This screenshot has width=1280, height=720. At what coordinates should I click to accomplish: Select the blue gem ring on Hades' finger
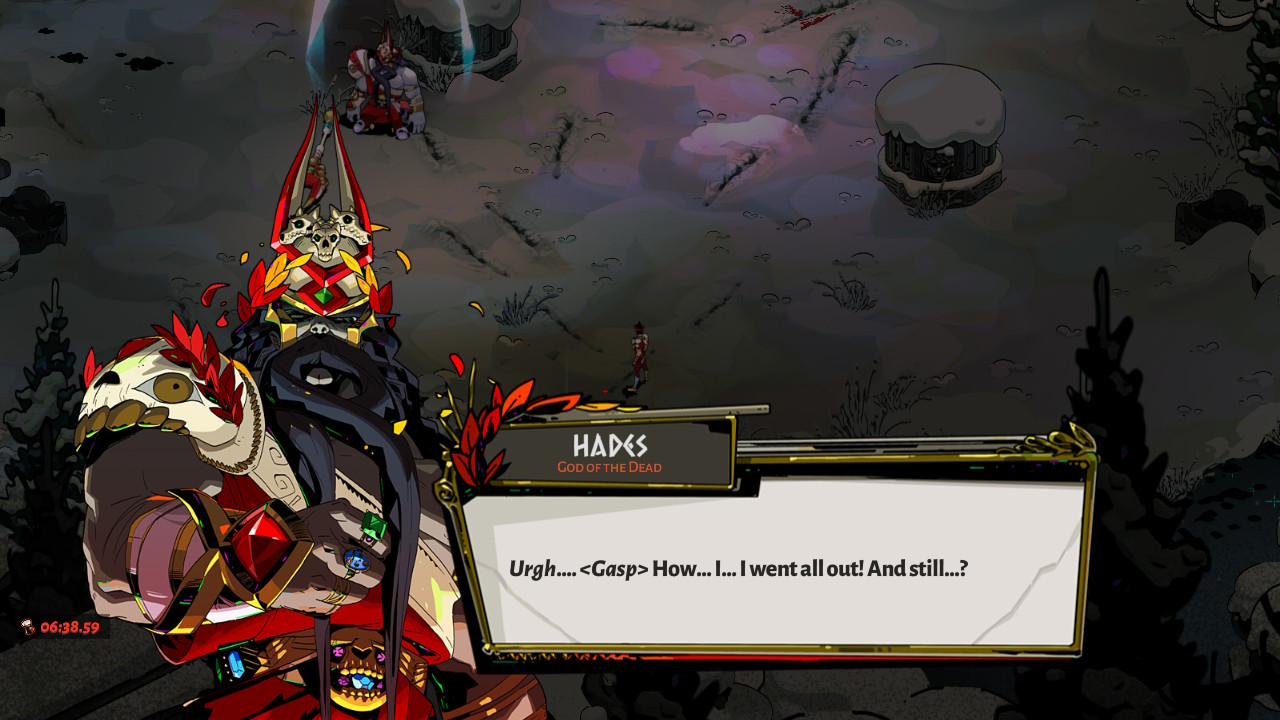pyautogui.click(x=358, y=559)
